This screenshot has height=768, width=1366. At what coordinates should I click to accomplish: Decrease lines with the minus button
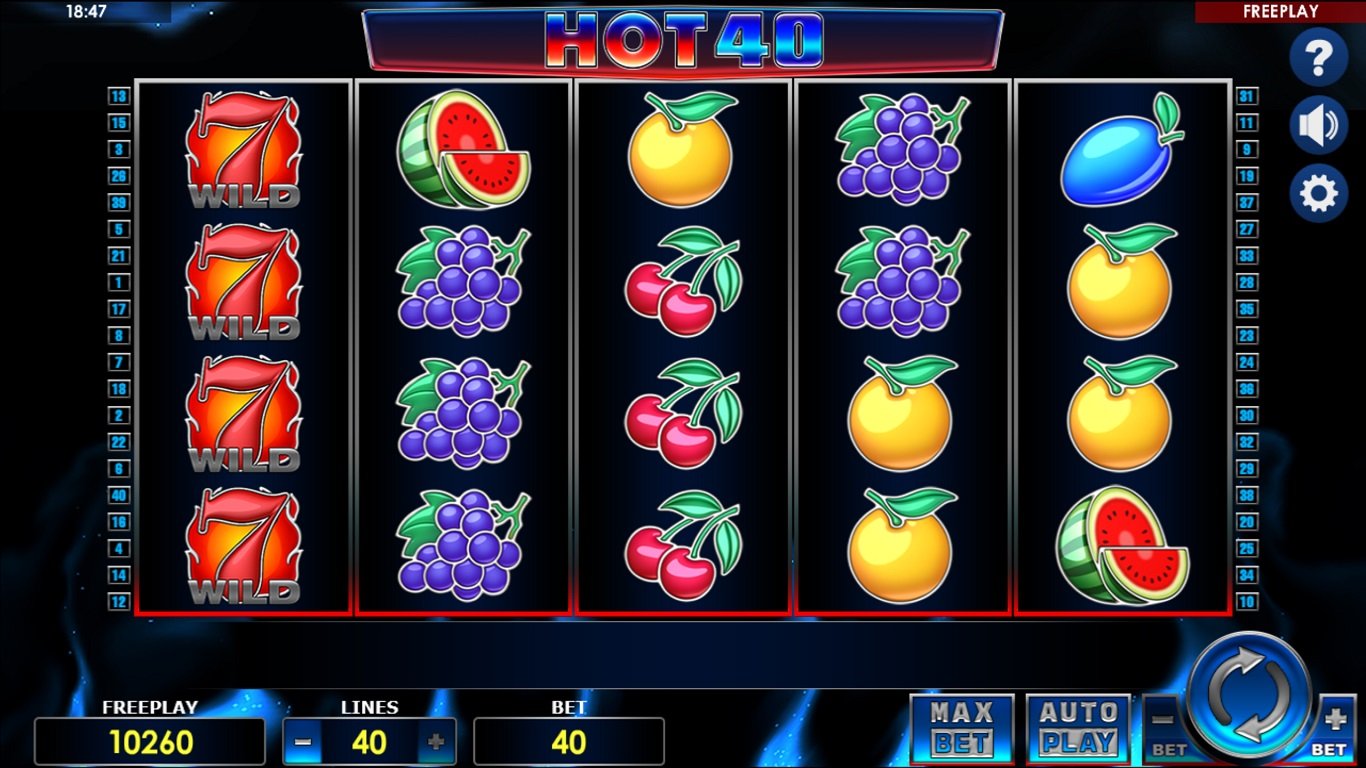pos(304,742)
